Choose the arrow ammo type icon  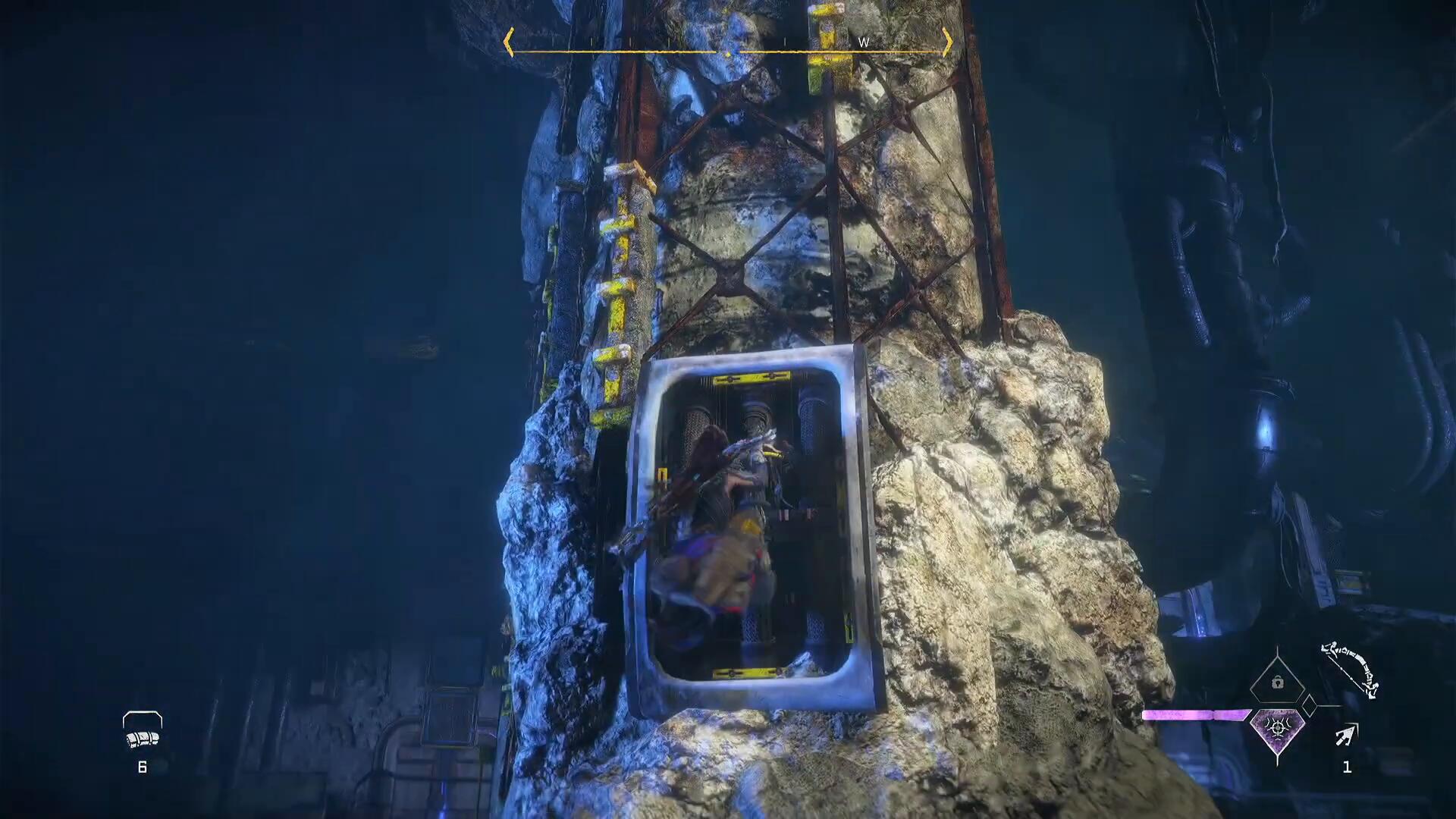[x=1347, y=735]
